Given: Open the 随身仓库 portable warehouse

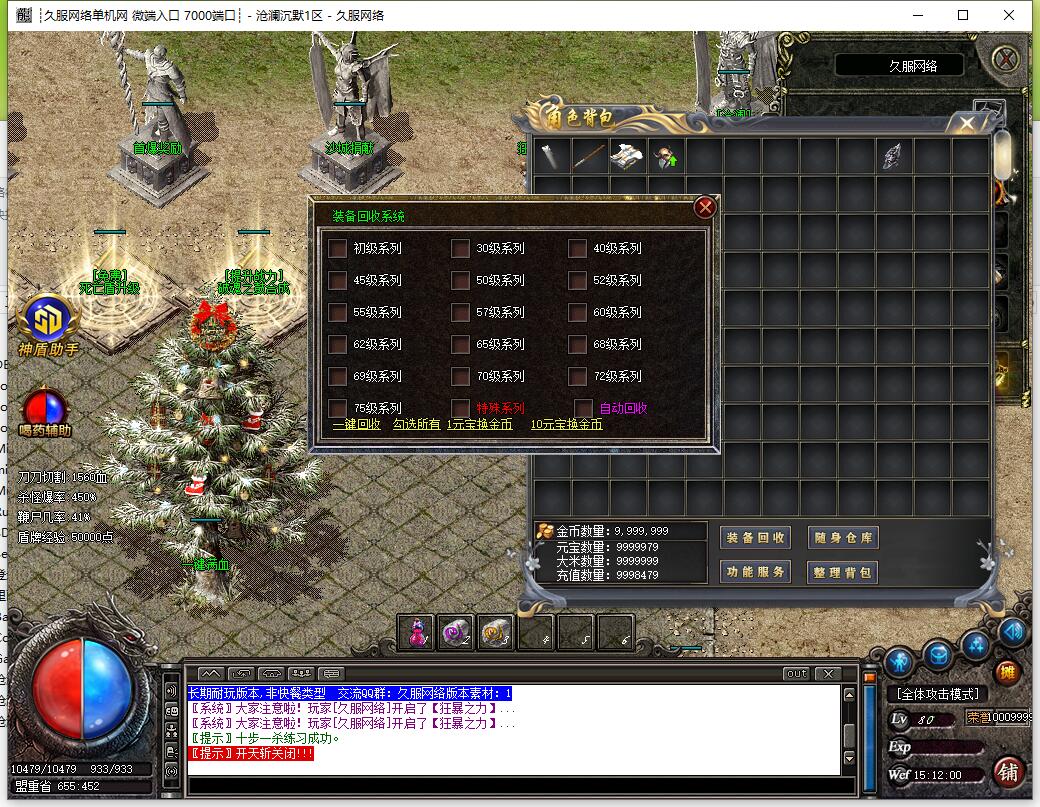Looking at the screenshot, I should click(x=843, y=538).
